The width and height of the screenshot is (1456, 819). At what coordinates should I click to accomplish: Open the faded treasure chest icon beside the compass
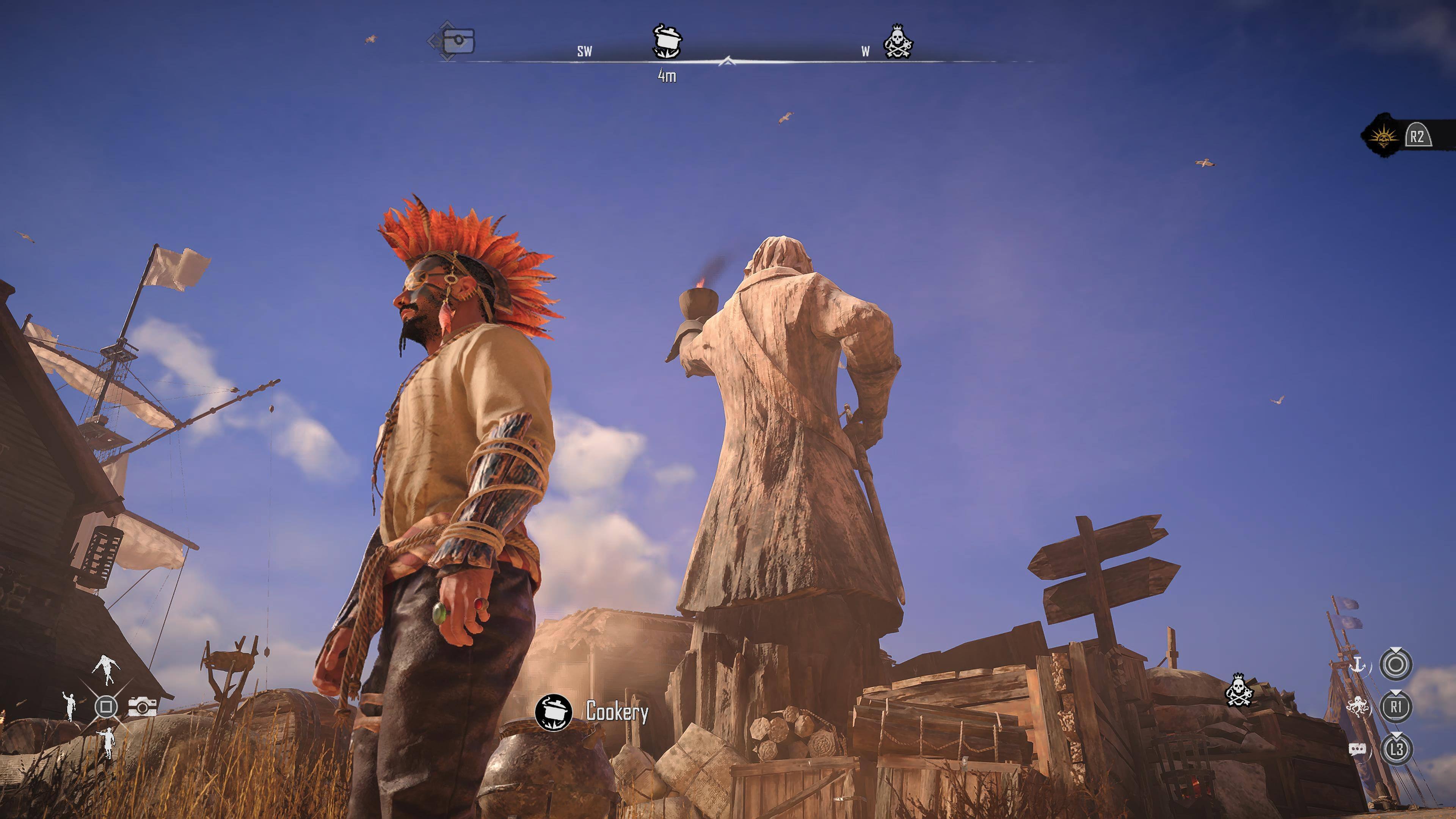point(457,41)
